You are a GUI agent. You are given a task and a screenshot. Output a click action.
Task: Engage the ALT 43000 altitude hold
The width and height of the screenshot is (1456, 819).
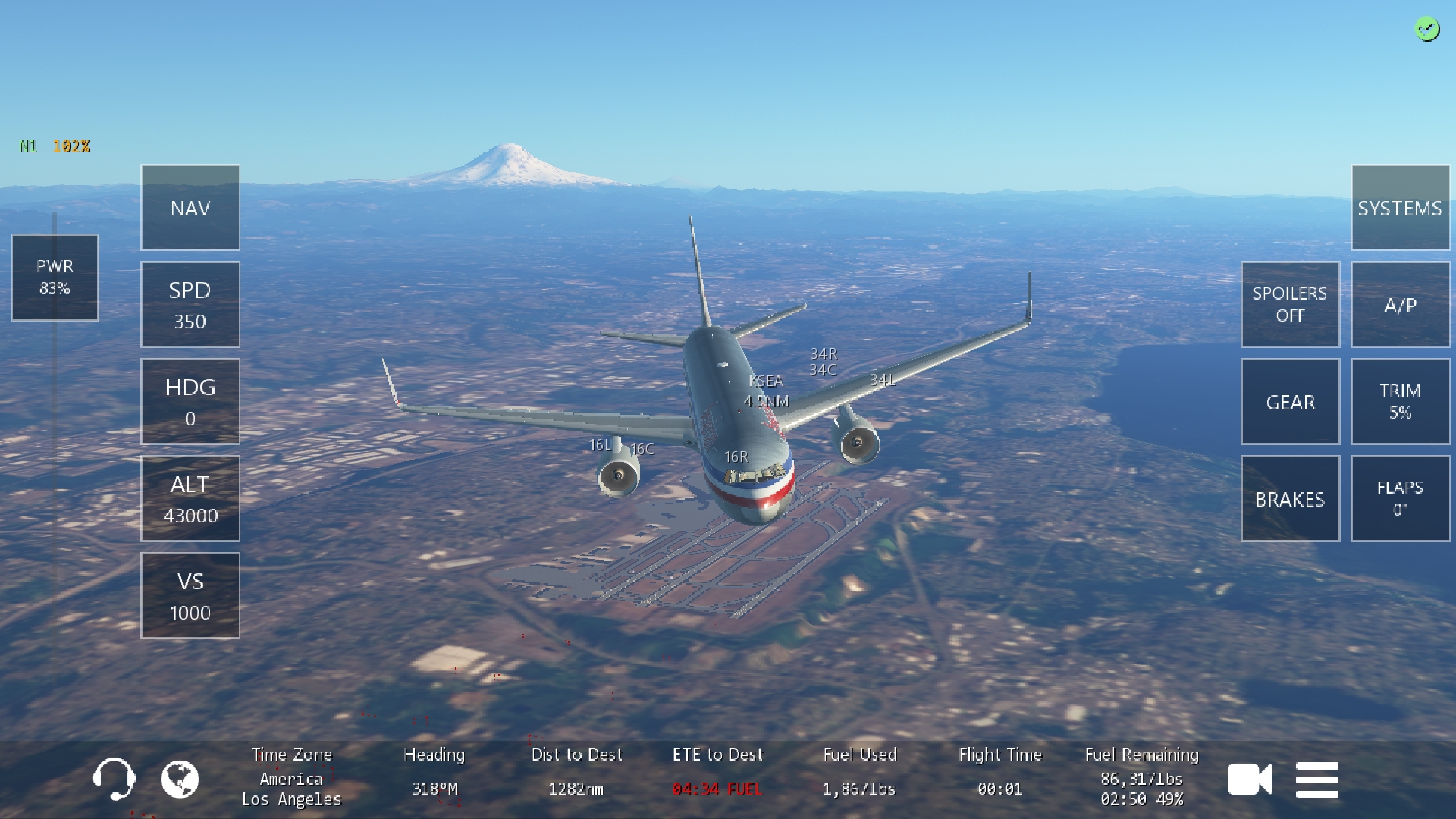(190, 499)
